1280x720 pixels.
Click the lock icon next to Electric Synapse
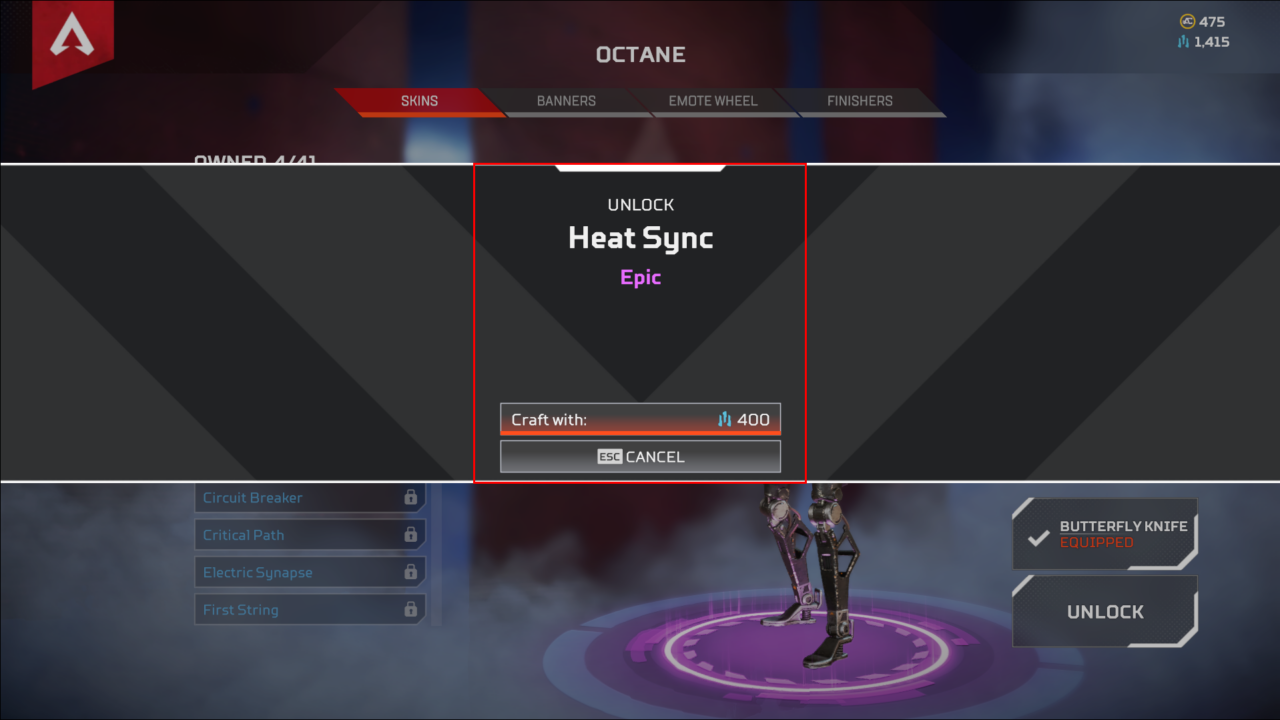pyautogui.click(x=410, y=571)
